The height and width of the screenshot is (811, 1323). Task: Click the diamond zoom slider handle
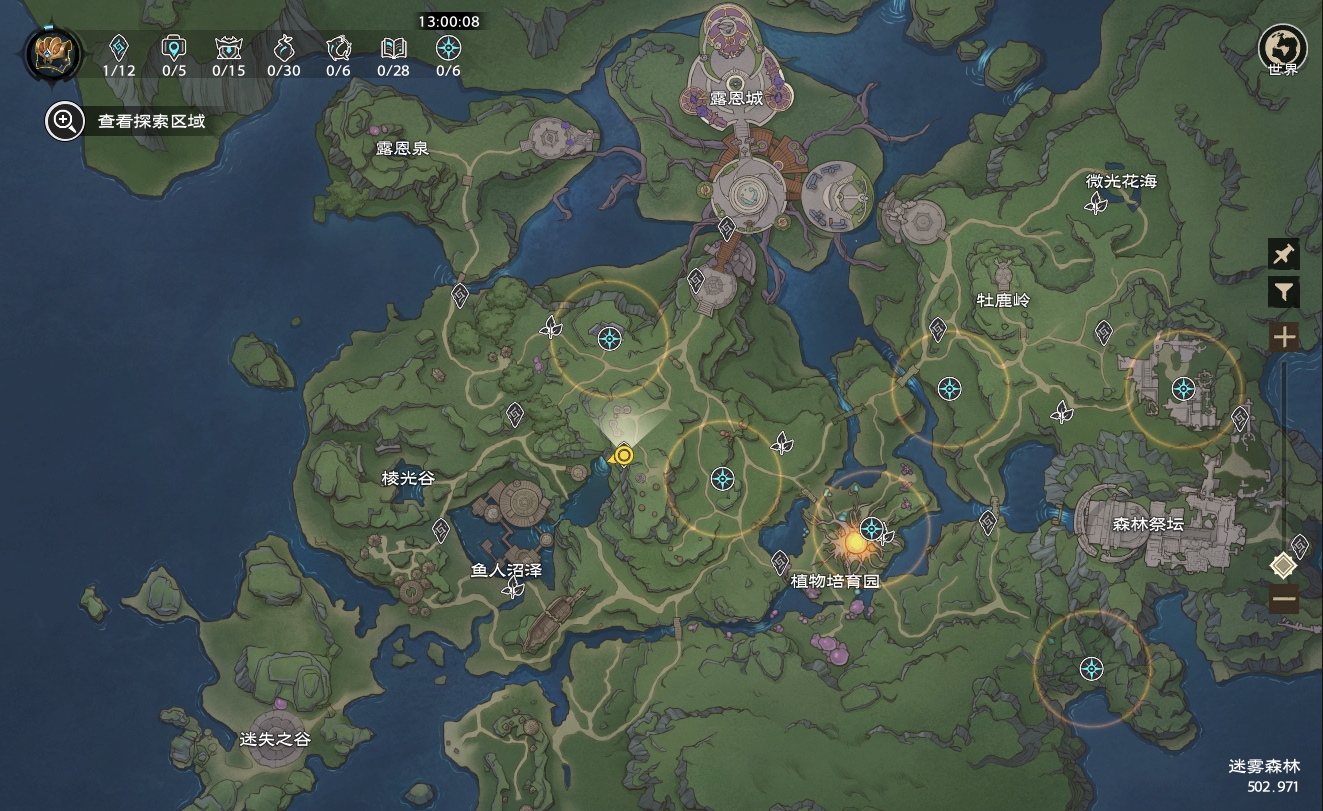pos(1284,566)
